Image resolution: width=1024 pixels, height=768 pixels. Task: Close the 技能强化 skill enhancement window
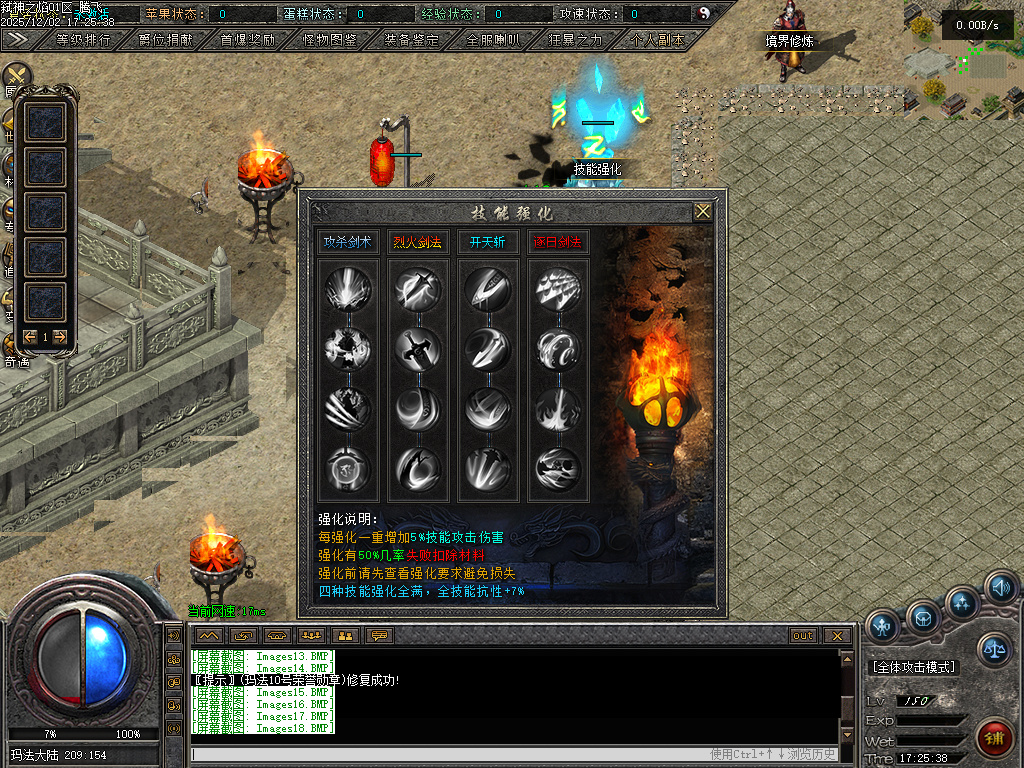click(703, 211)
